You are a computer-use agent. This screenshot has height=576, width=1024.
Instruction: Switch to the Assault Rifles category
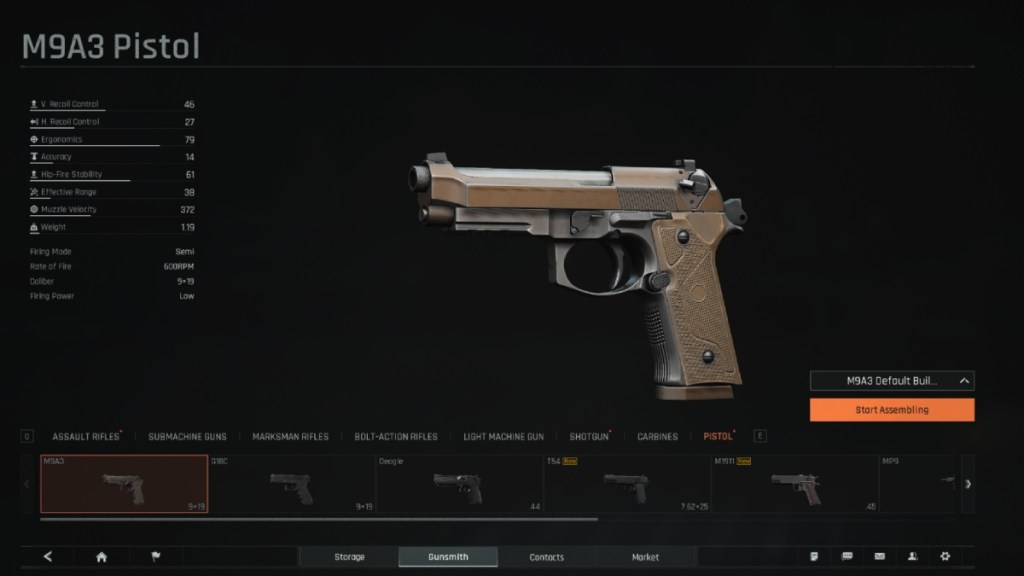click(x=85, y=437)
